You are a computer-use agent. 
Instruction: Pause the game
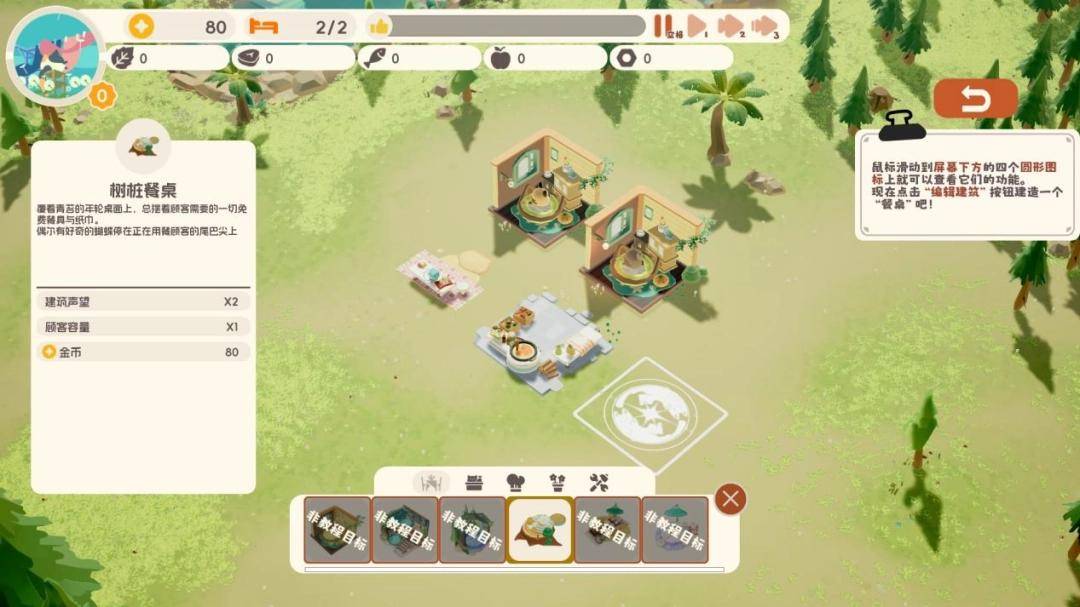pos(661,26)
